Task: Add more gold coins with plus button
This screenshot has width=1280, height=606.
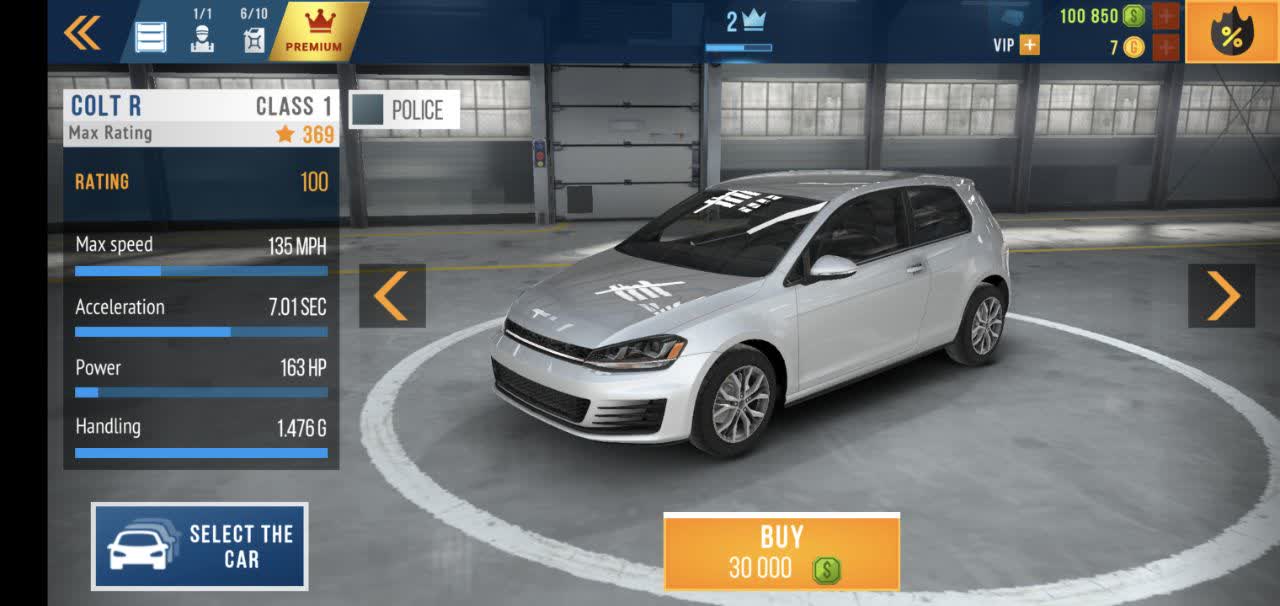Action: pyautogui.click(x=1166, y=47)
